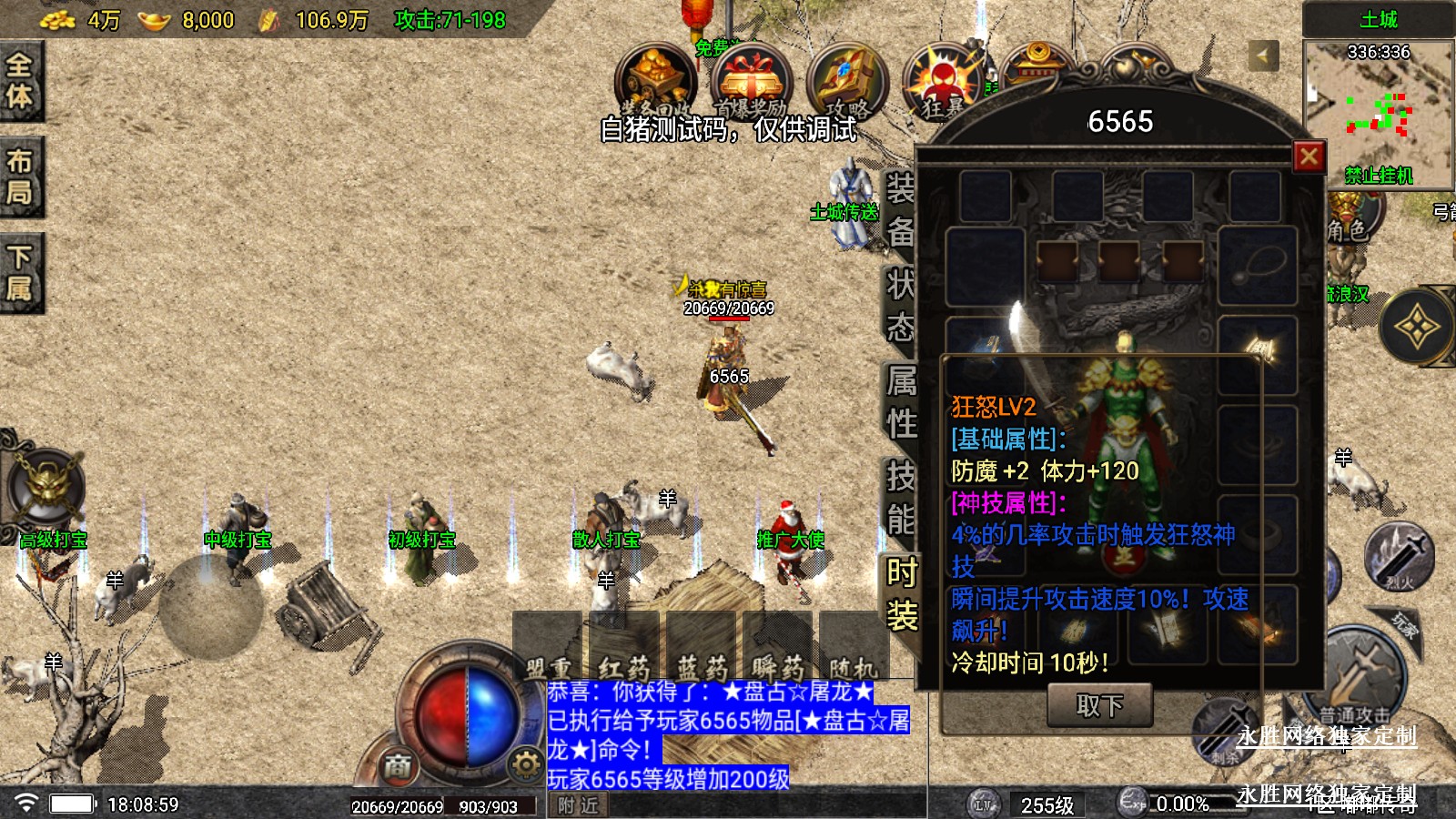Select the 技能 skills tab
This screenshot has height=819, width=1456.
coord(901,497)
